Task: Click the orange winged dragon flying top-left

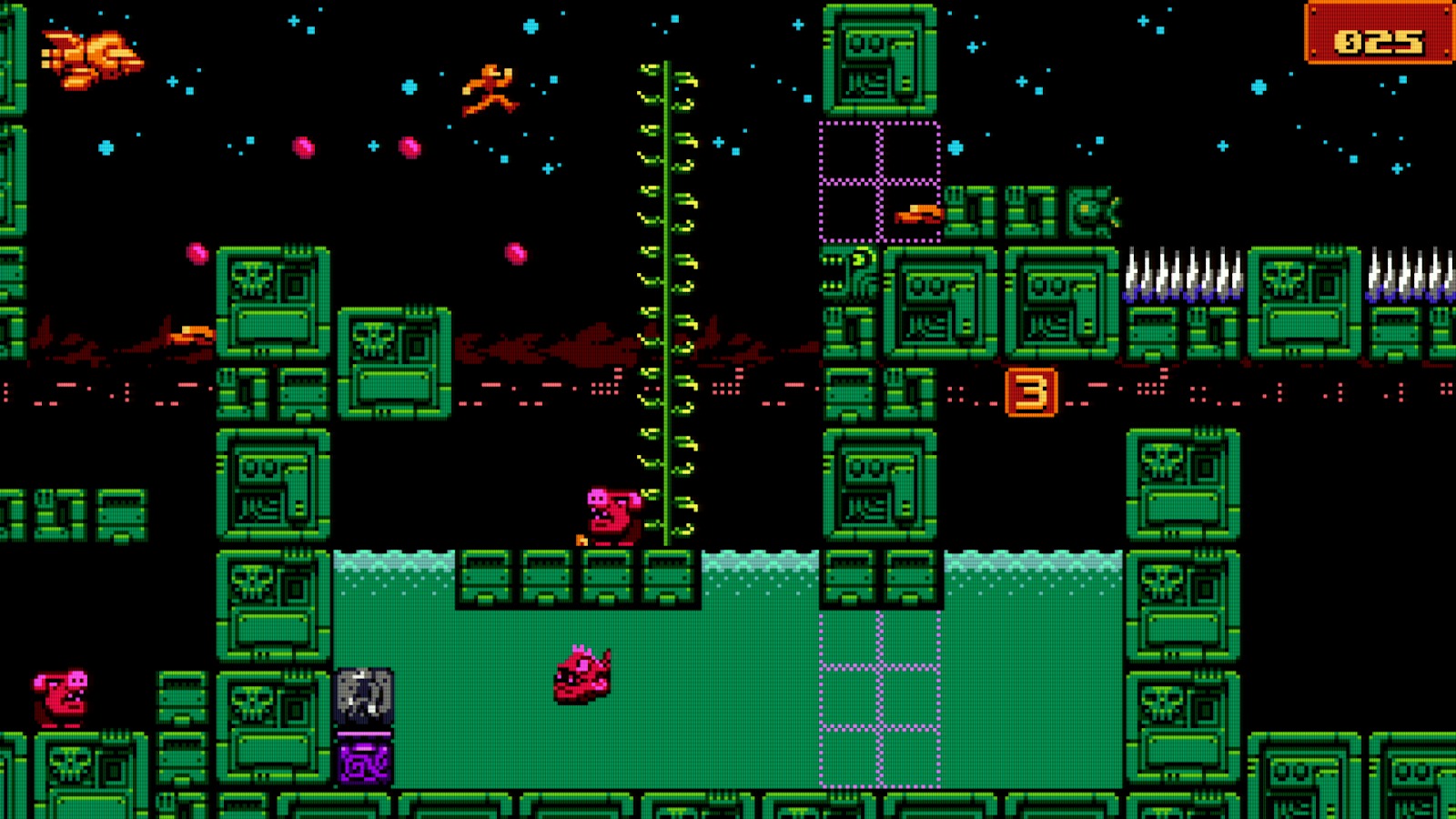Action: coord(91,59)
